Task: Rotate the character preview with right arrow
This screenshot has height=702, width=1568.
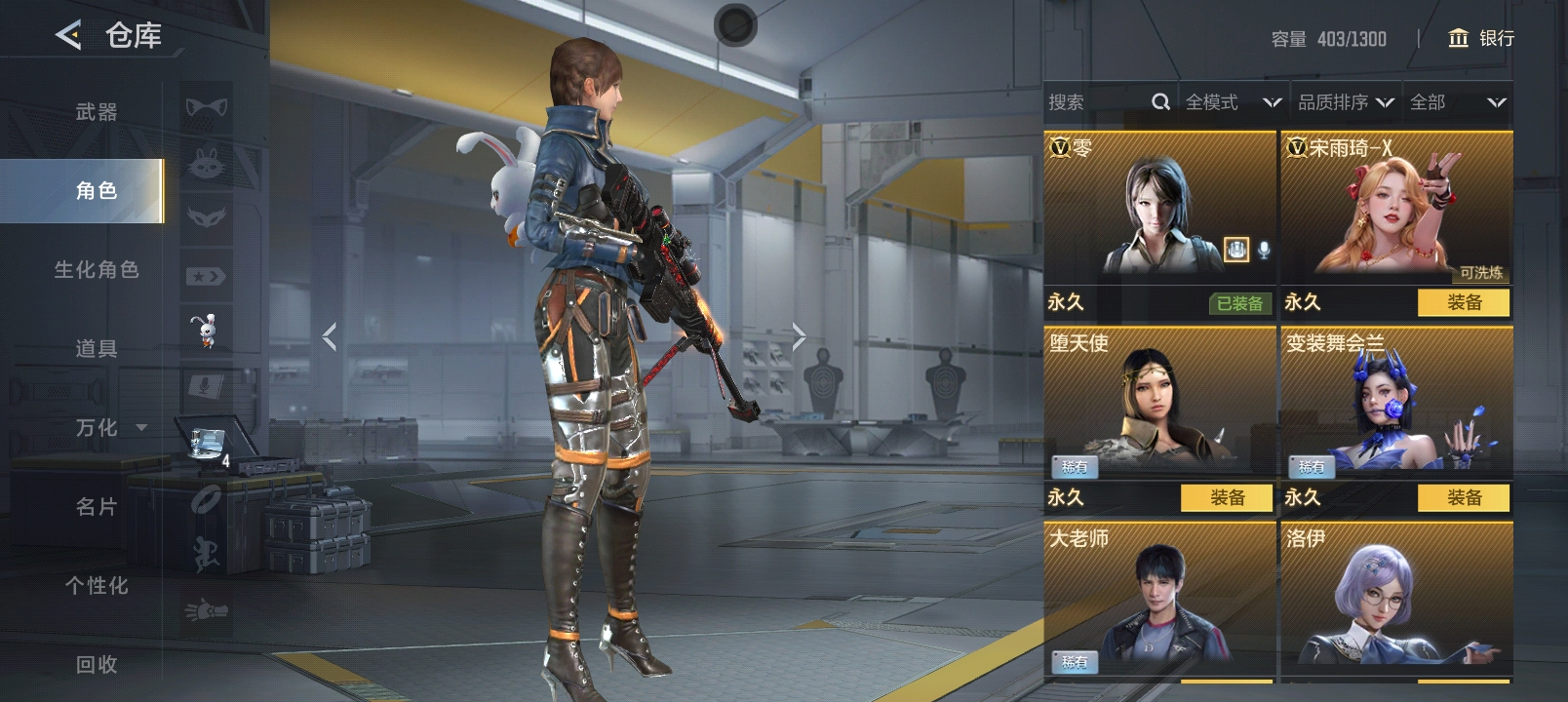Action: pyautogui.click(x=799, y=337)
